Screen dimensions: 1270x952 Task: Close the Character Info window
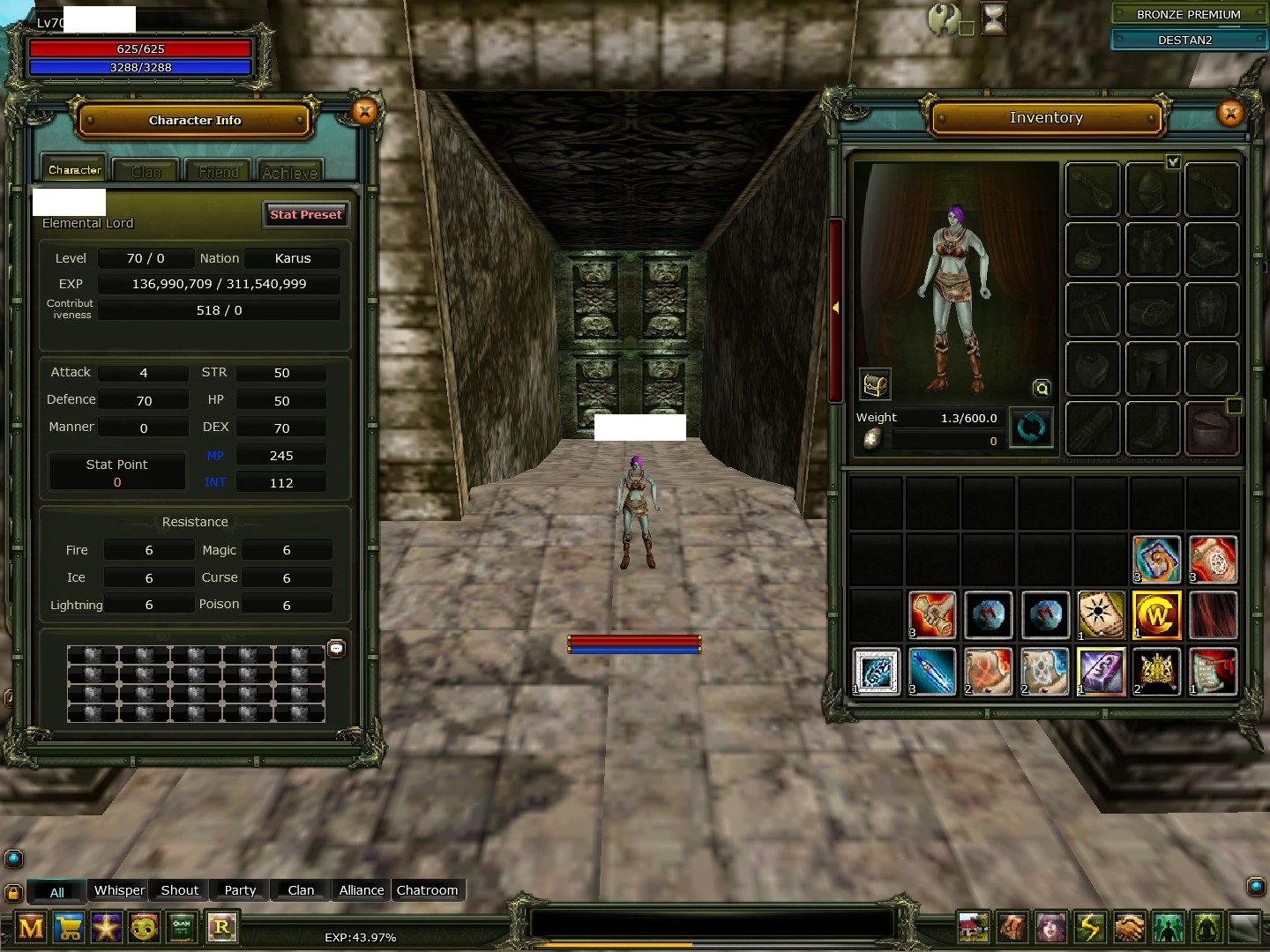[x=364, y=112]
